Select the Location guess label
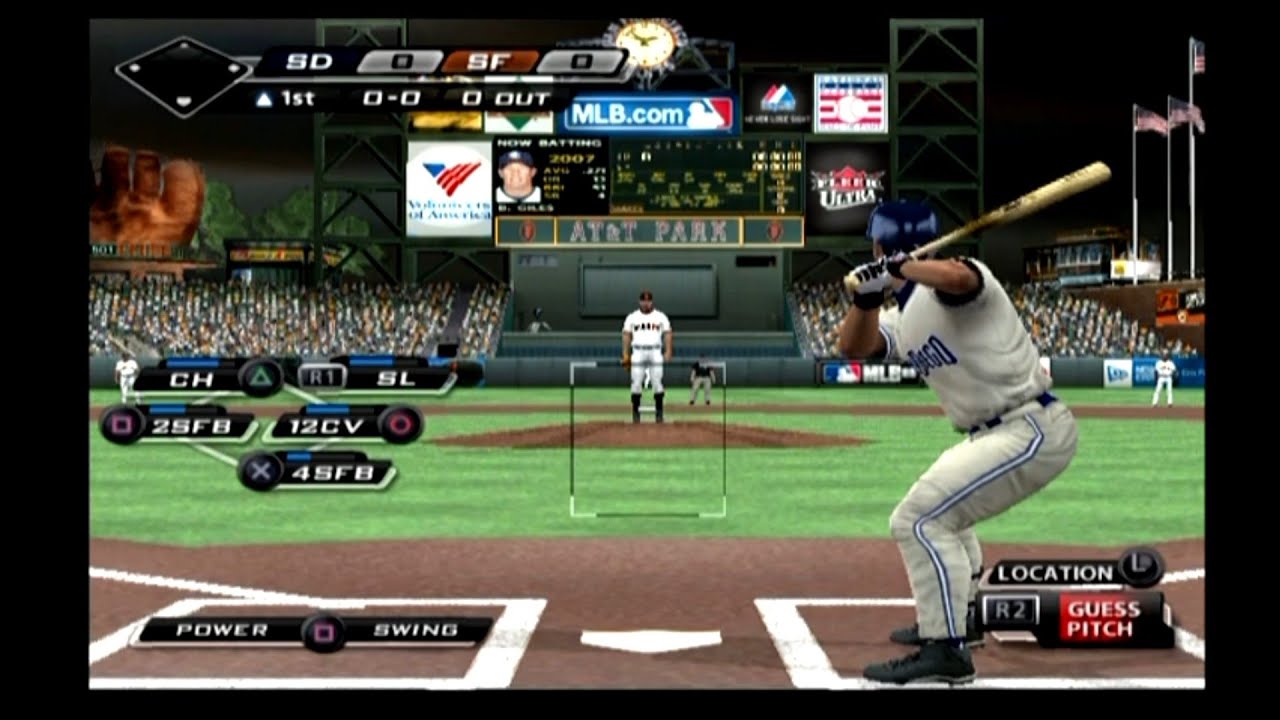 1055,574
